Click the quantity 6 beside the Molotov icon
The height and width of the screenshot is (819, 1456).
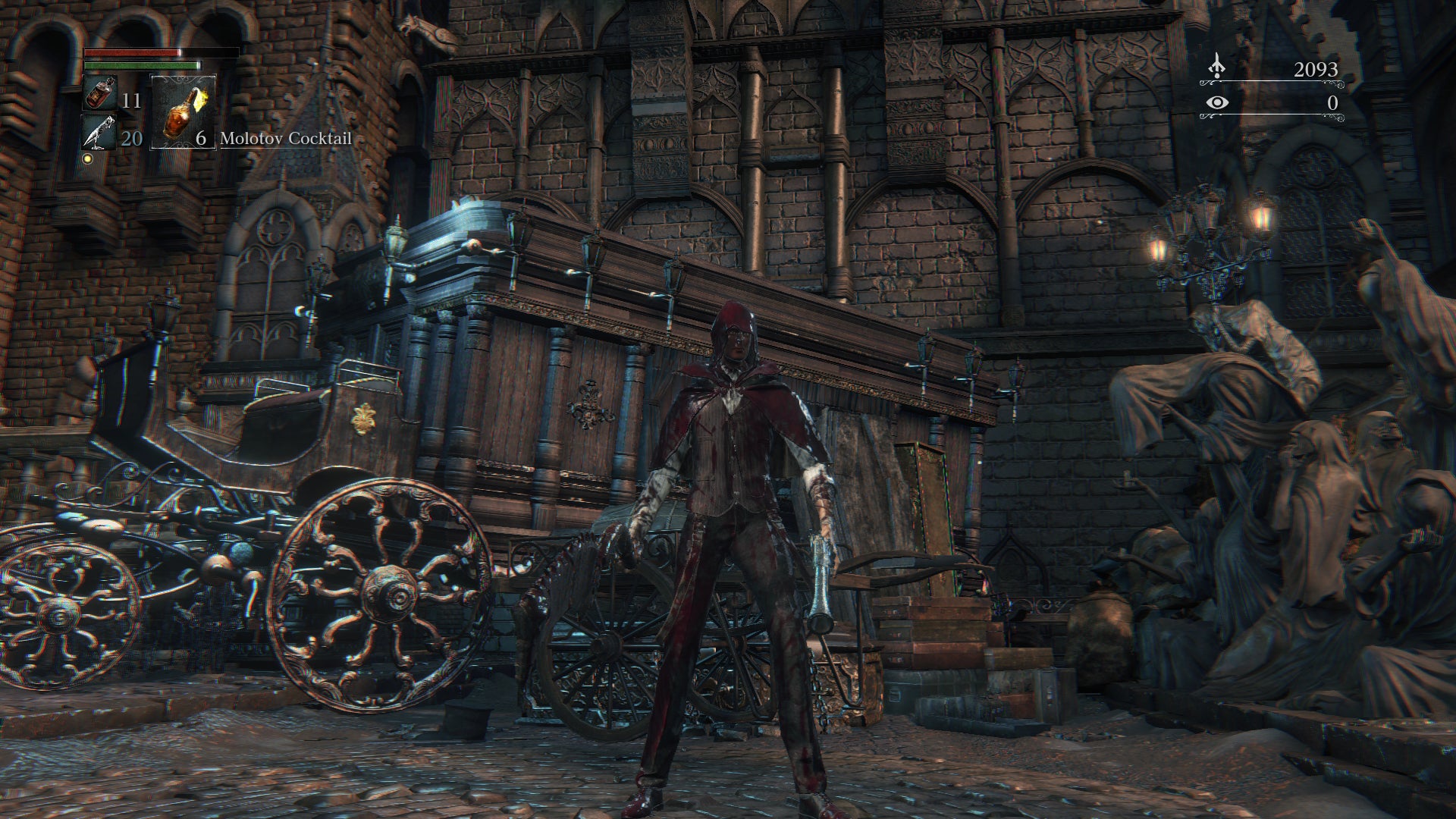201,139
